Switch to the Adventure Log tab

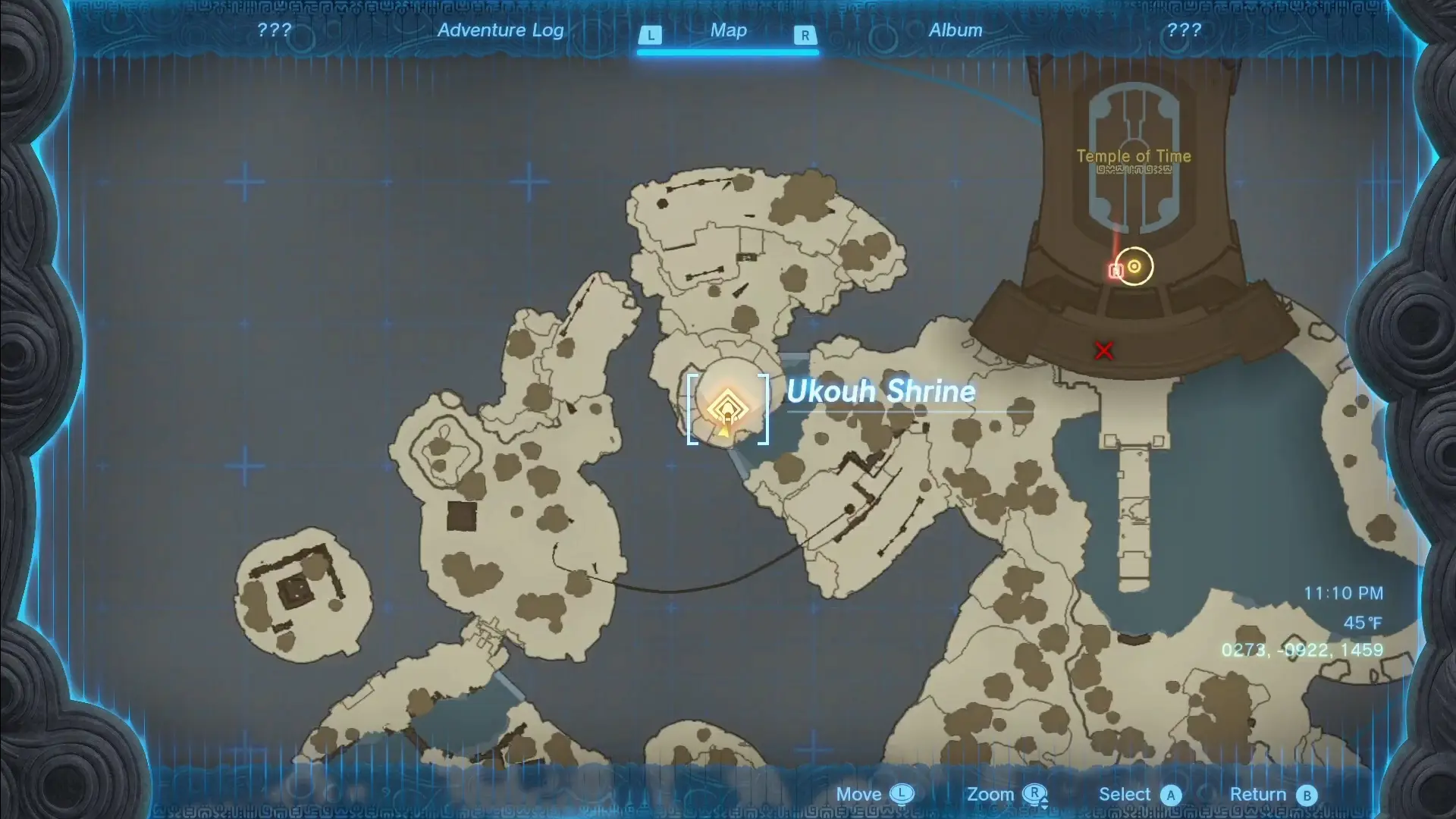click(500, 30)
